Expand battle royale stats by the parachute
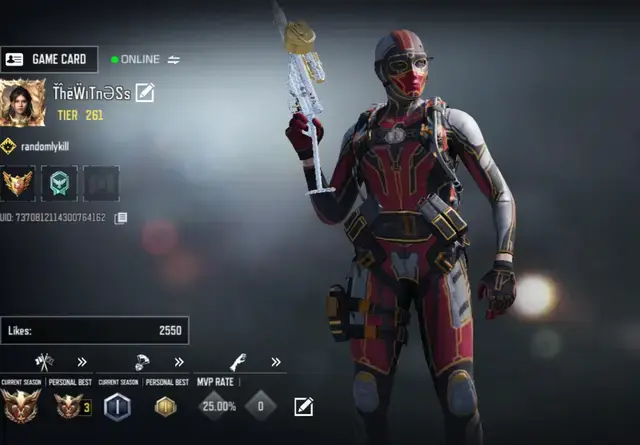The height and width of the screenshot is (445, 640). tap(179, 362)
